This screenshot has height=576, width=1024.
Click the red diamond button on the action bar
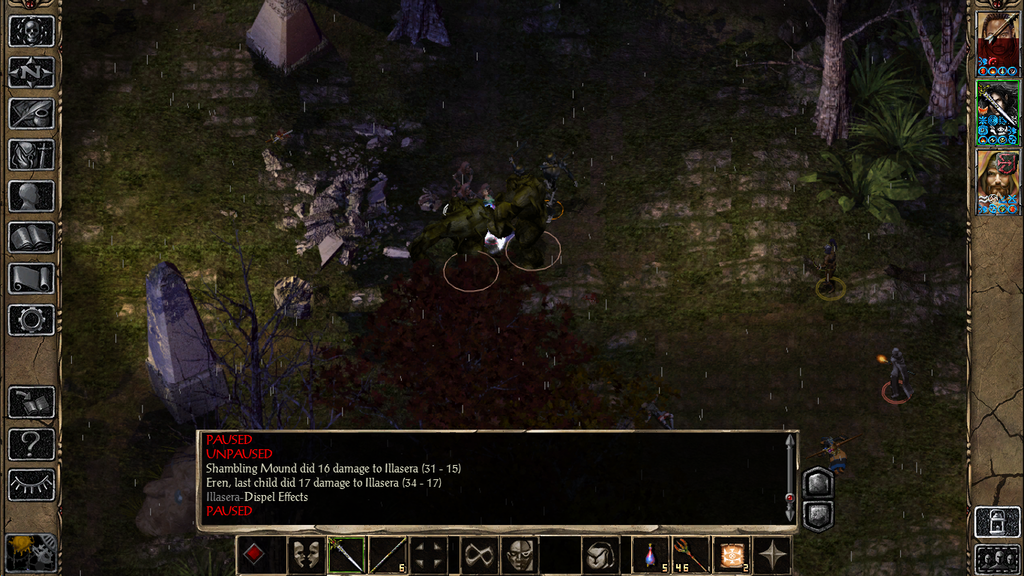pos(254,555)
